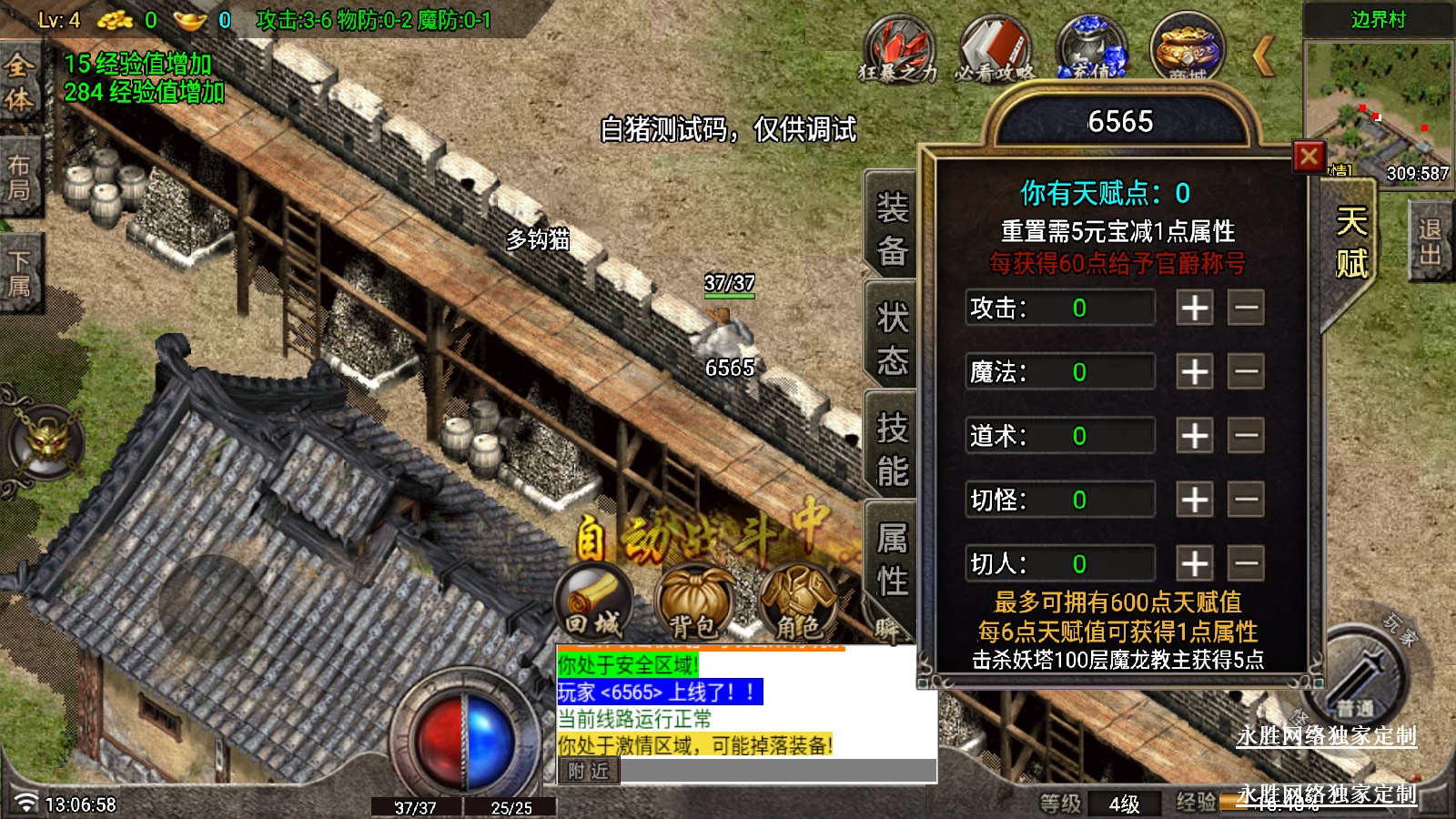Increase the 攻击 talent with plus button
Screen dimensions: 1456x819
click(1194, 308)
